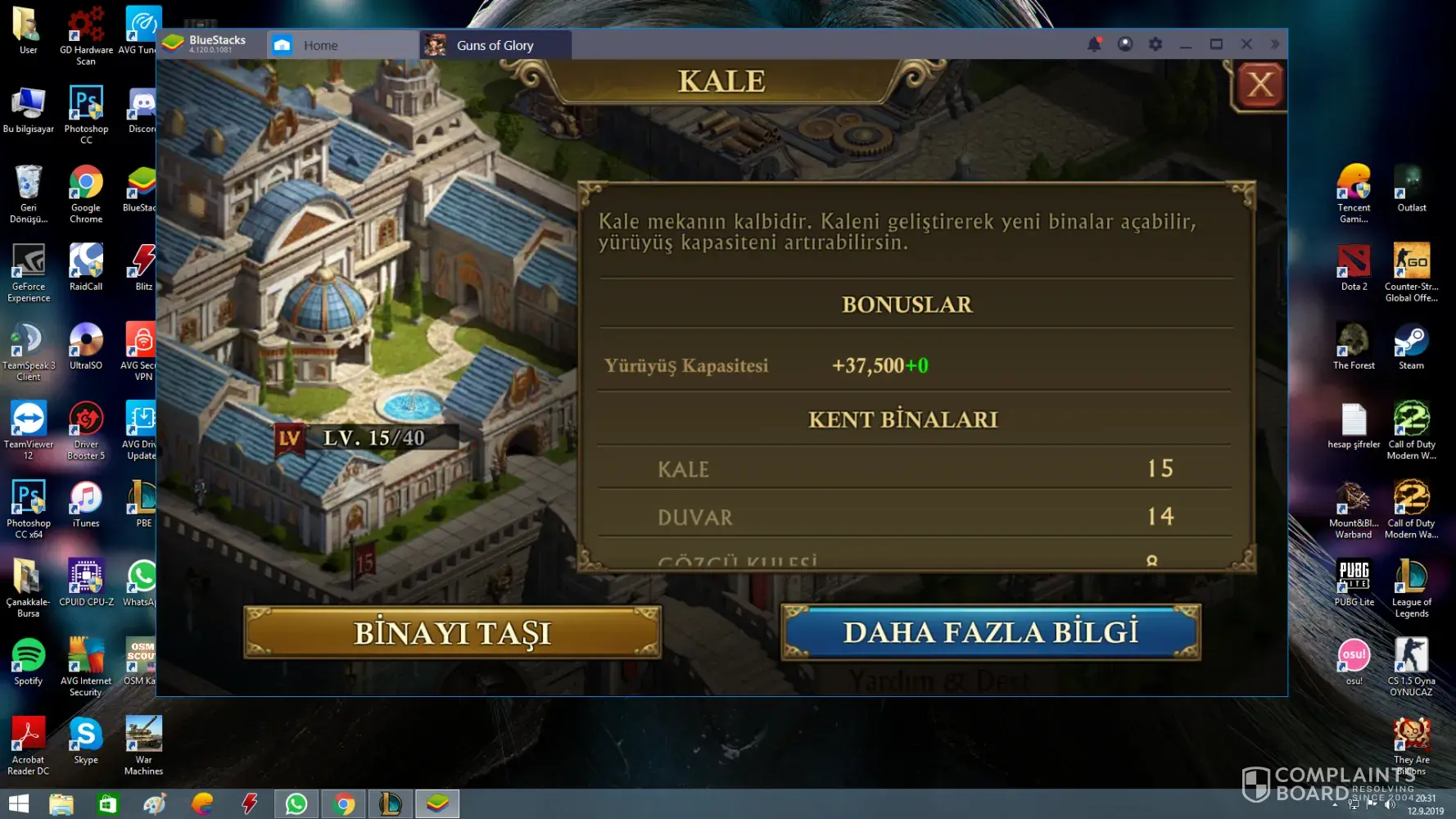Switch to the Guns of Glory tab
1456x819 pixels.
495,45
